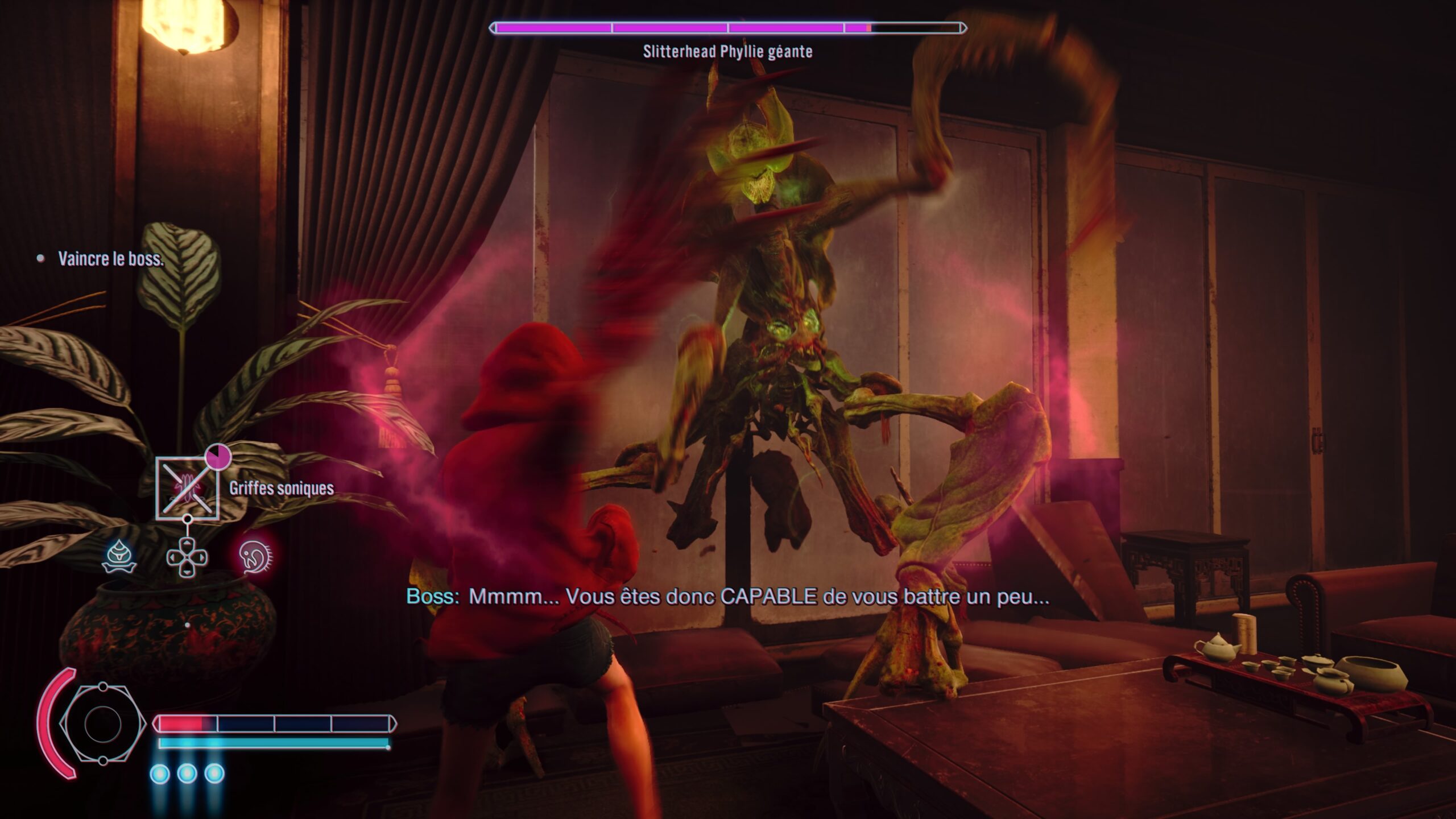Select the blue spiral shell skill icon

pyautogui.click(x=119, y=556)
